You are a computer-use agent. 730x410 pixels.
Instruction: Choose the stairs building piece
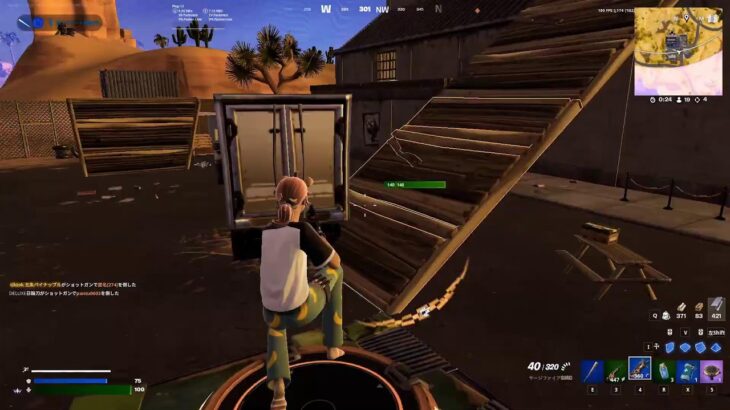pyautogui.click(x=700, y=347)
